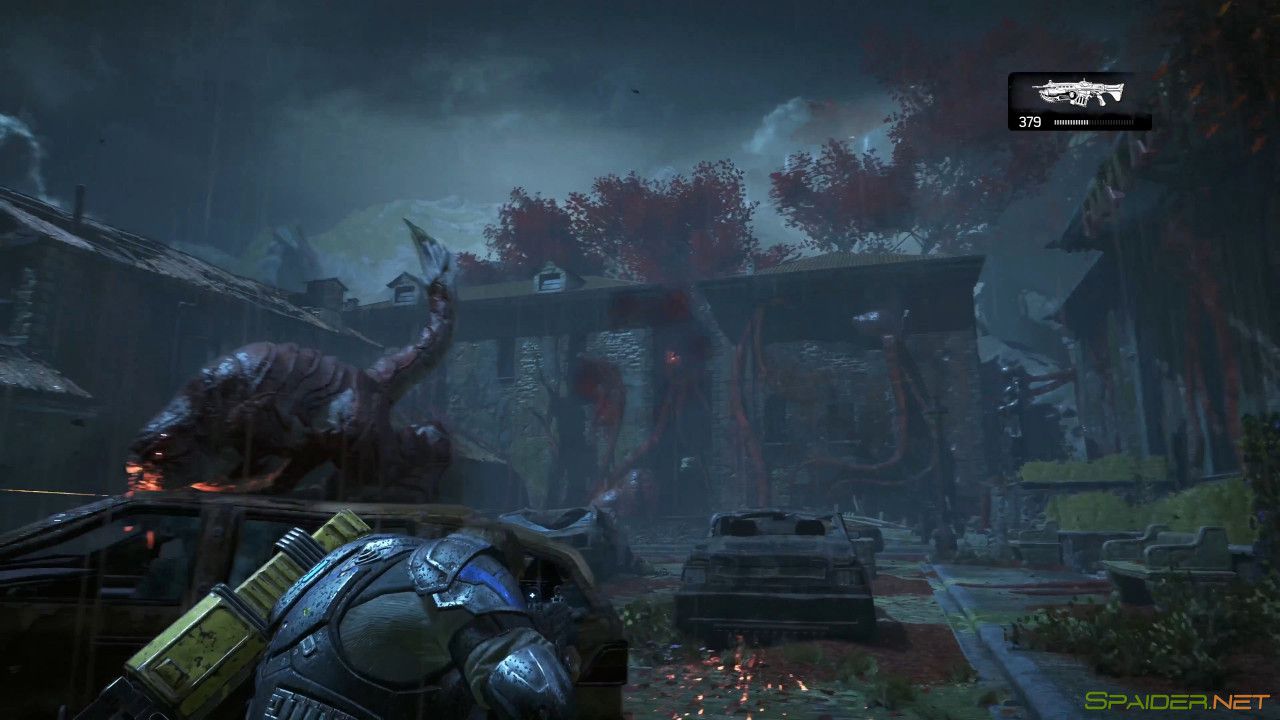Viewport: 1280px width, 720px height.
Task: Select the Lancer weapon icon in the HUD
Action: point(1078,92)
